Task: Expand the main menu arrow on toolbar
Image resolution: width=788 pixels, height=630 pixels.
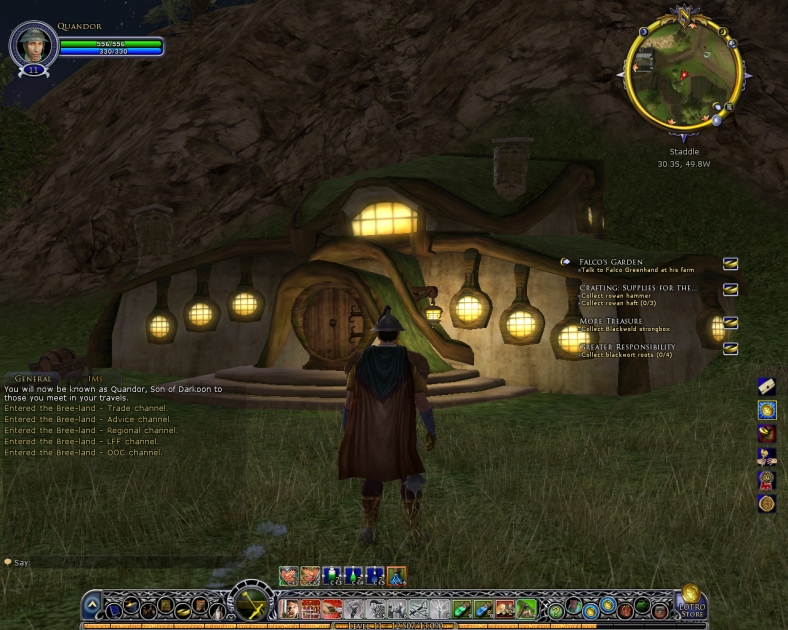Action: pos(92,605)
